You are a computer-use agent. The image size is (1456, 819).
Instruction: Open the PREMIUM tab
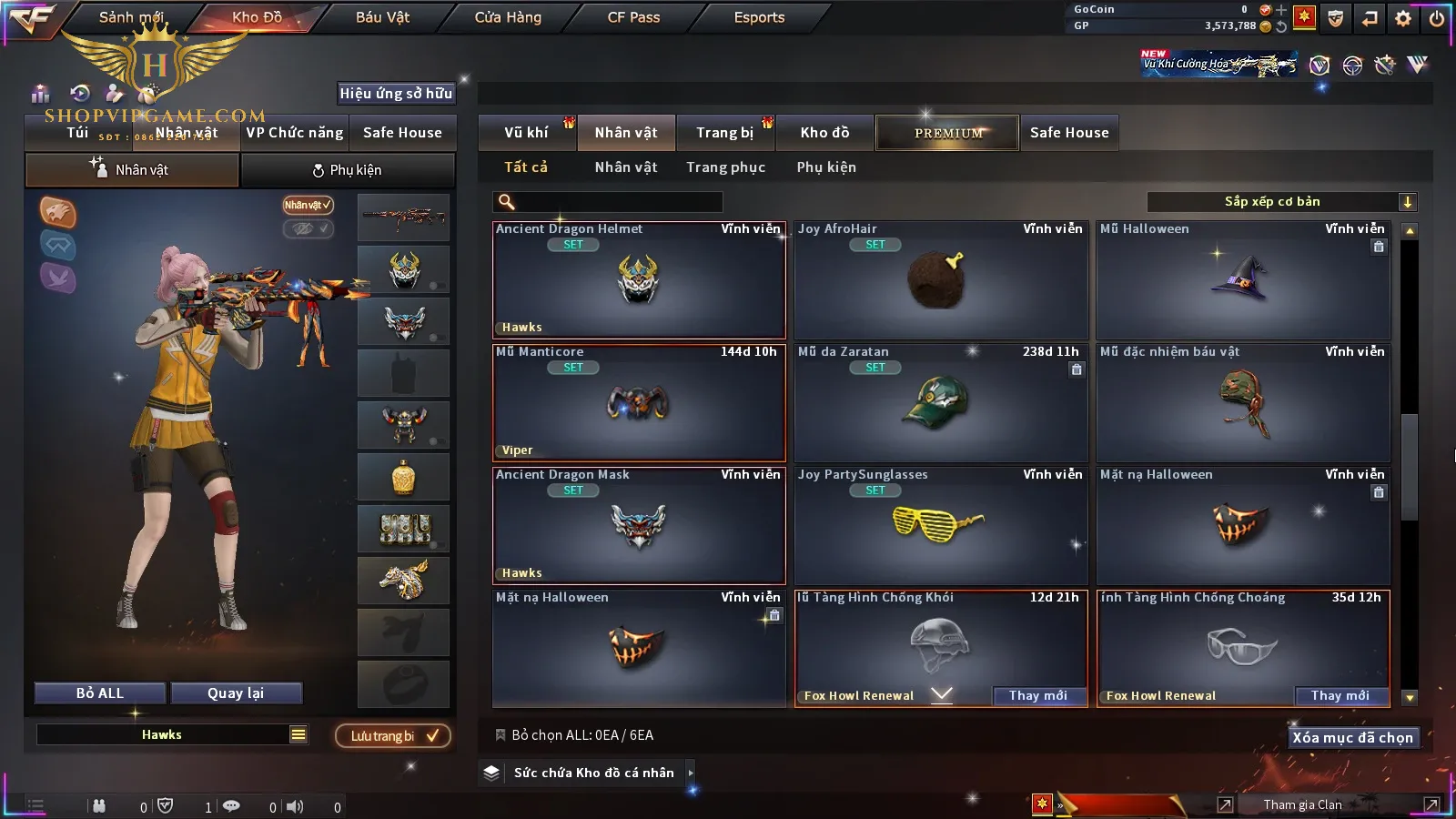pyautogui.click(x=947, y=133)
